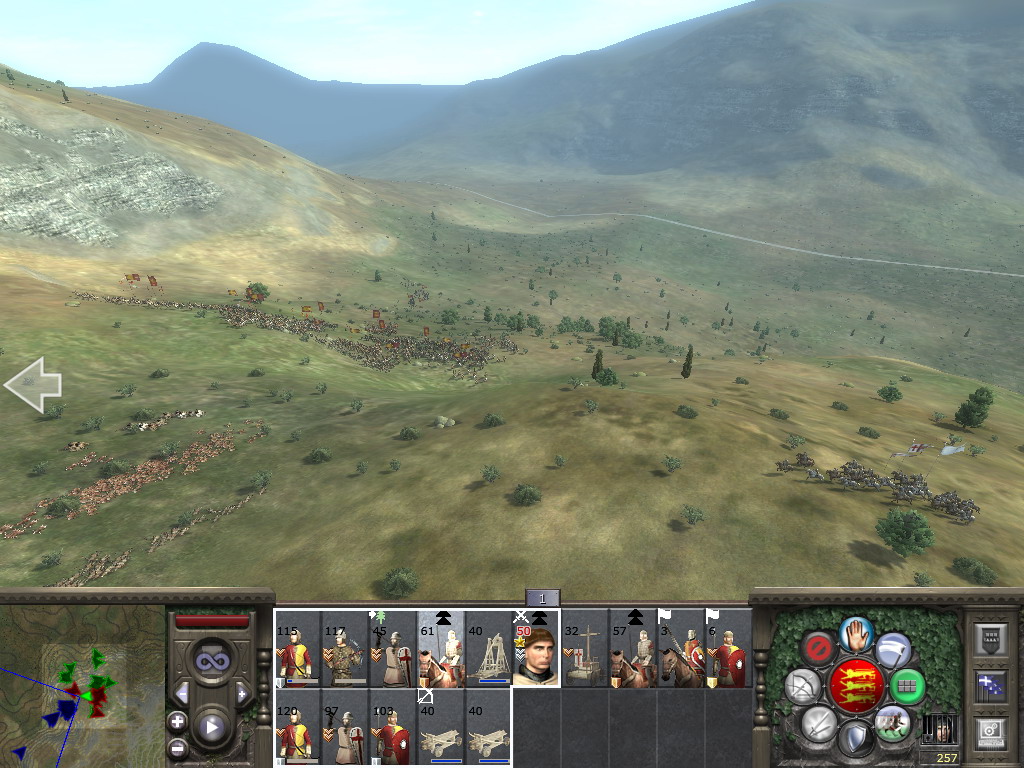Click the red halt order button
This screenshot has height=768, width=1024.
click(x=821, y=649)
